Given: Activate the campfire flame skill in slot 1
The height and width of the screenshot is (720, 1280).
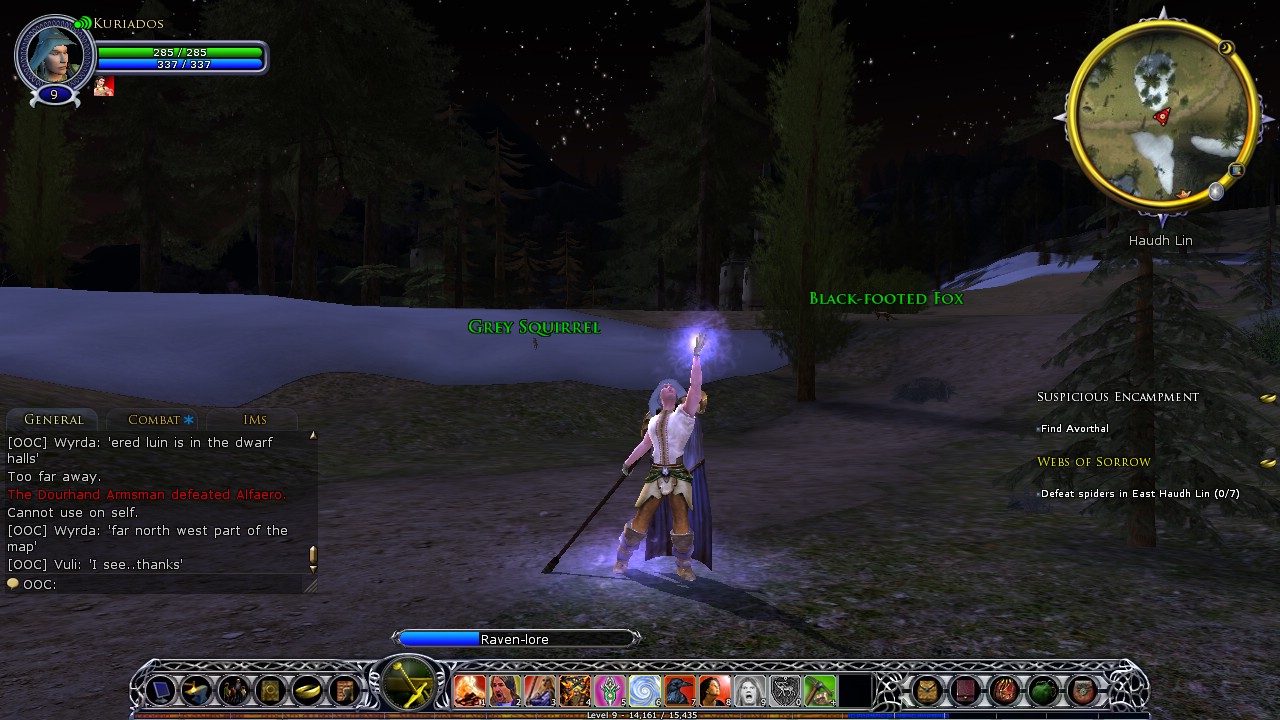Looking at the screenshot, I should (469, 690).
